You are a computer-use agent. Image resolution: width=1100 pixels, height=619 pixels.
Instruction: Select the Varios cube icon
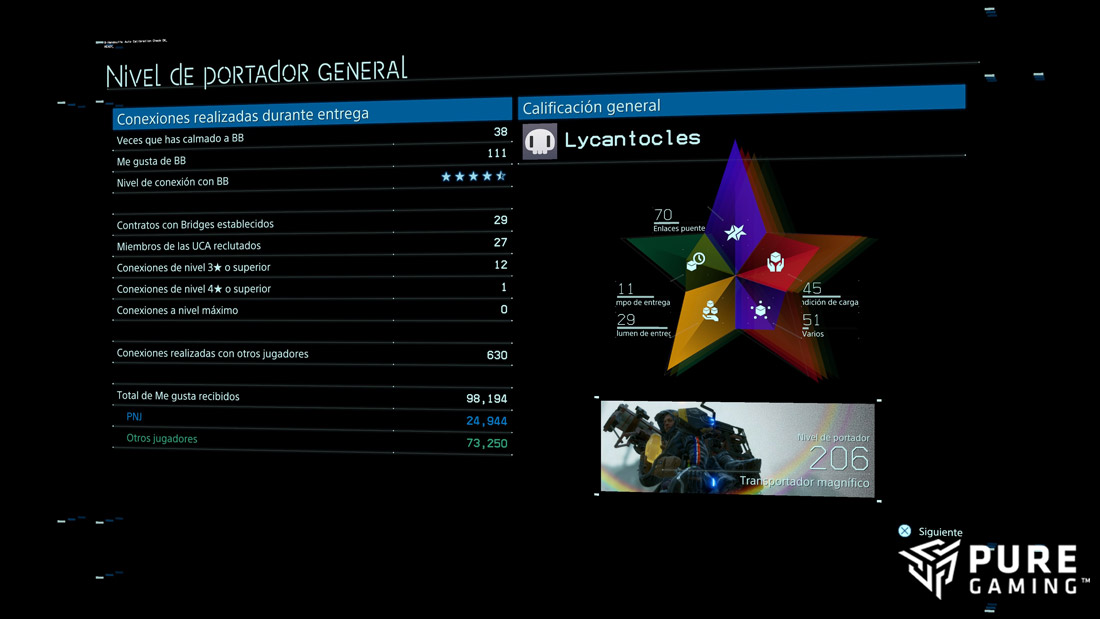tap(760, 311)
